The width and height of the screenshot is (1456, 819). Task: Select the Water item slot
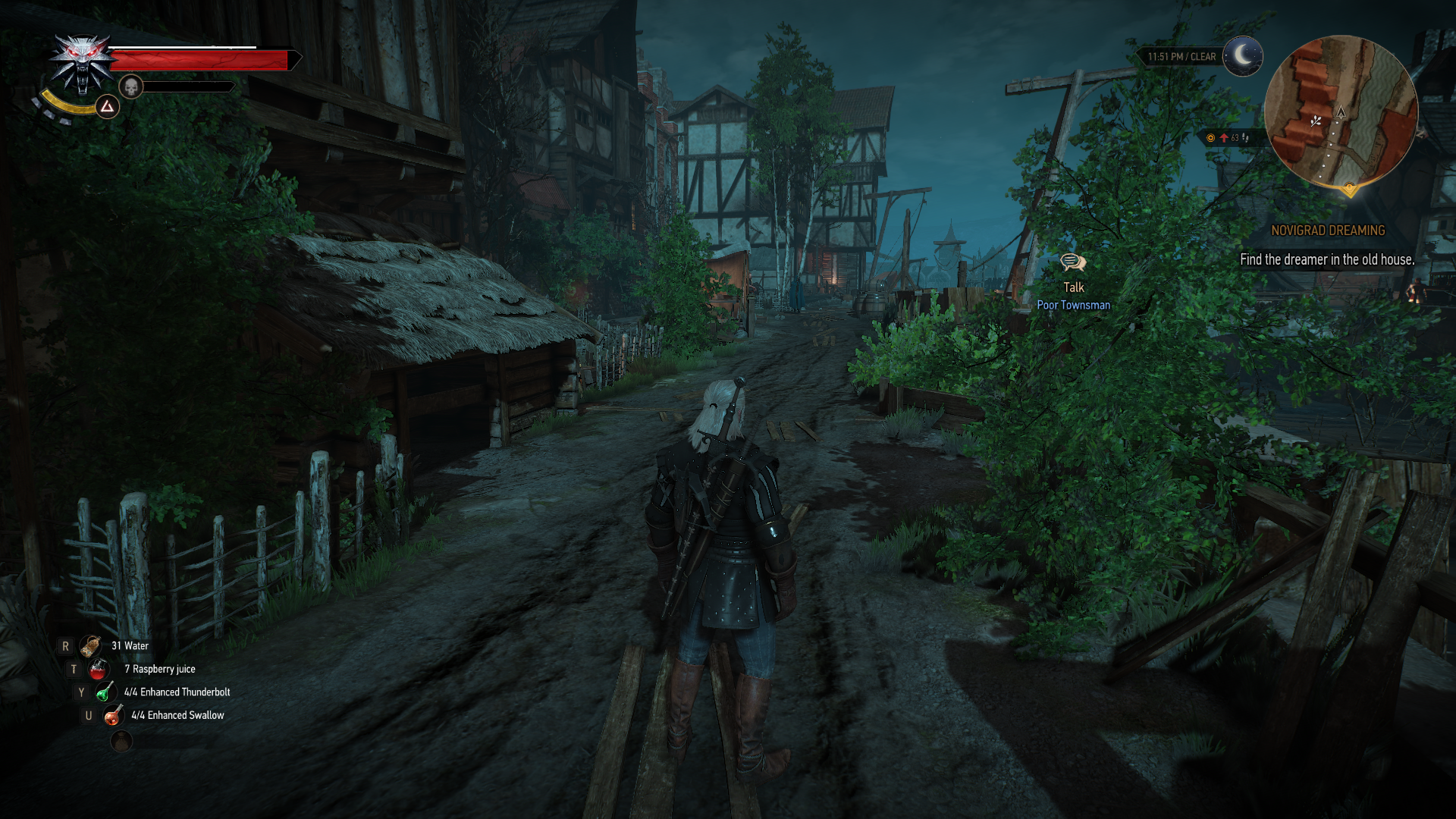[x=92, y=646]
